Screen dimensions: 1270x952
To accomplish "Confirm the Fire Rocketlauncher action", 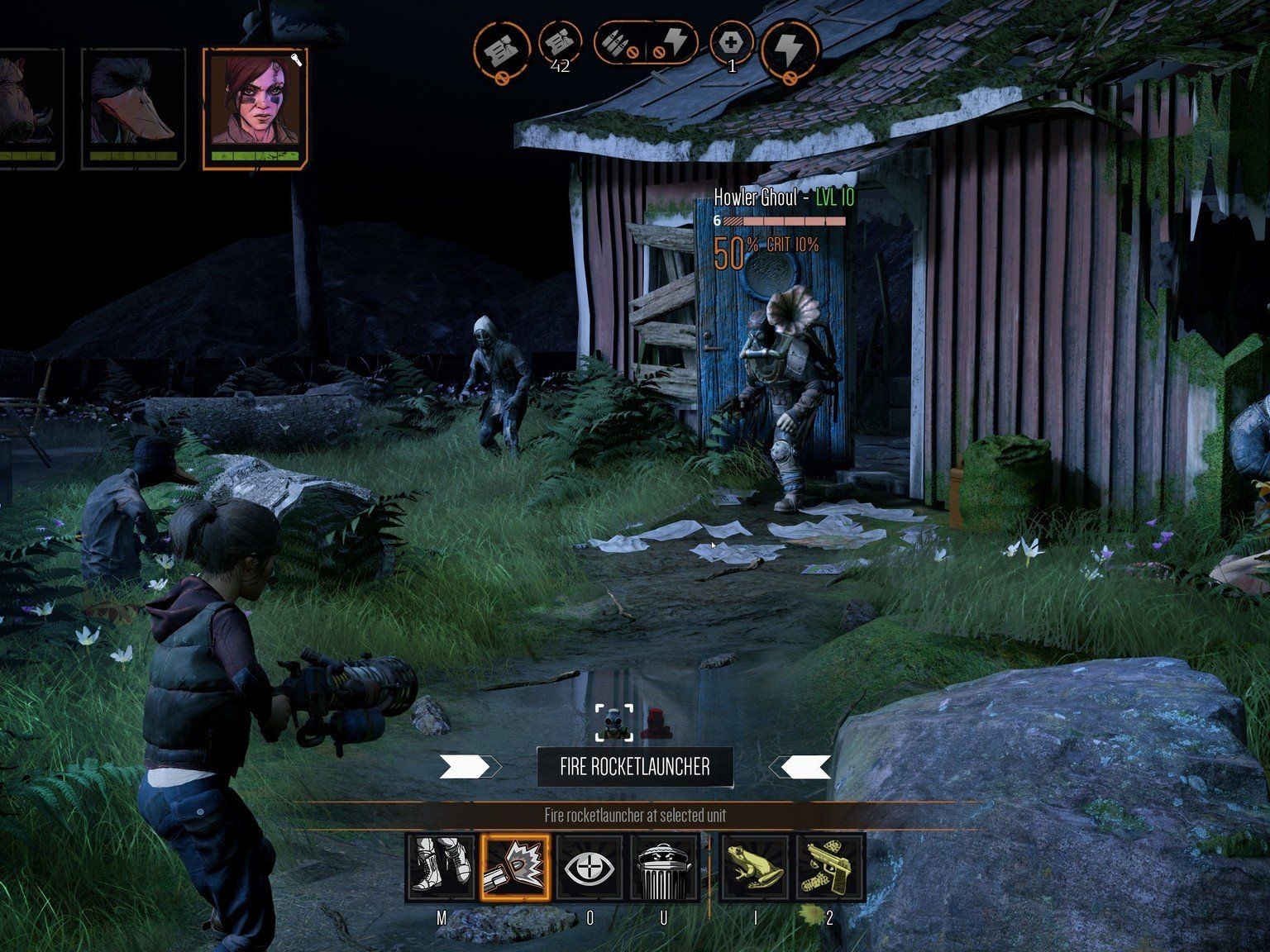I will [x=634, y=767].
